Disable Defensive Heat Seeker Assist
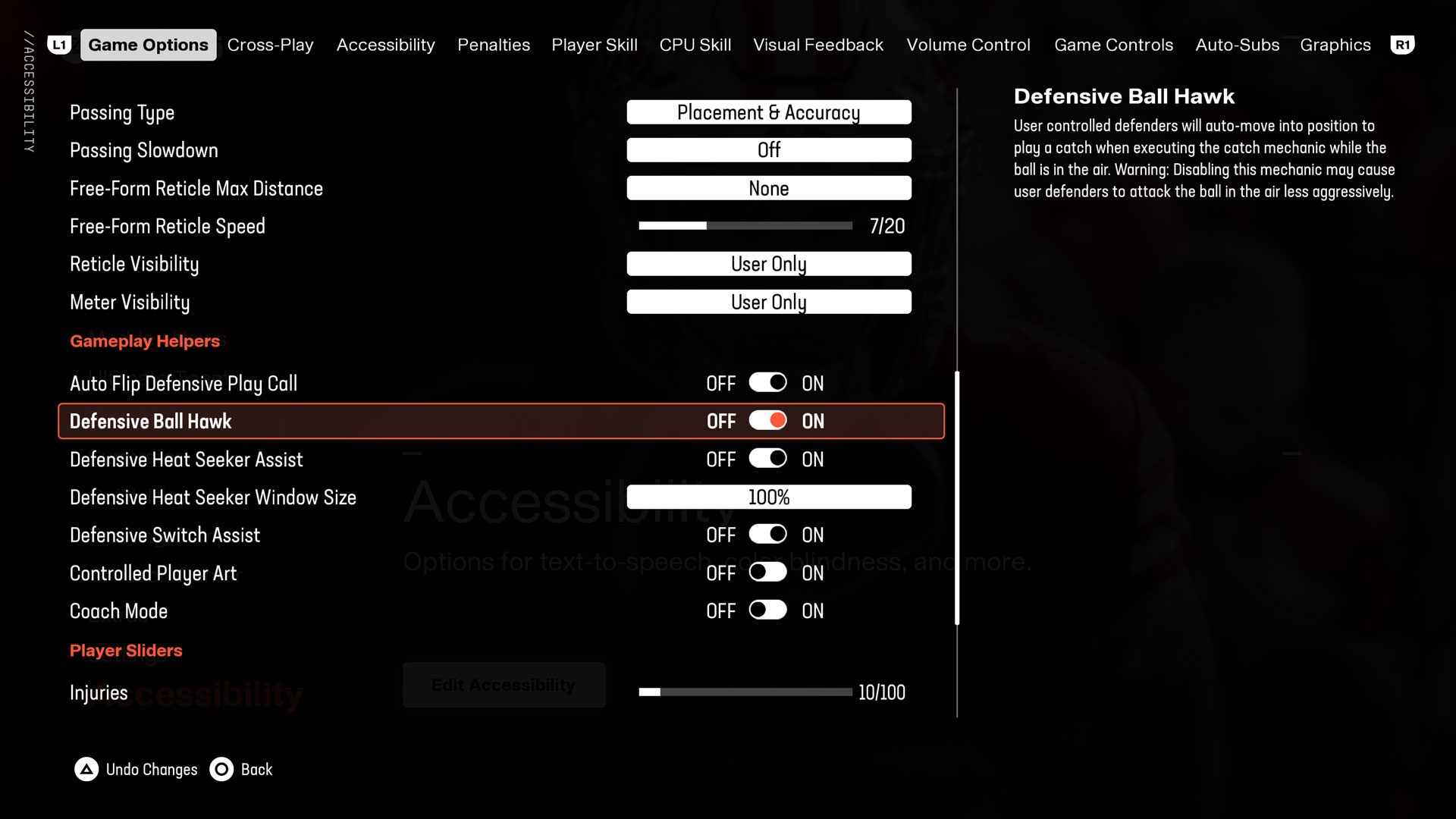The height and width of the screenshot is (819, 1456). pyautogui.click(x=767, y=458)
